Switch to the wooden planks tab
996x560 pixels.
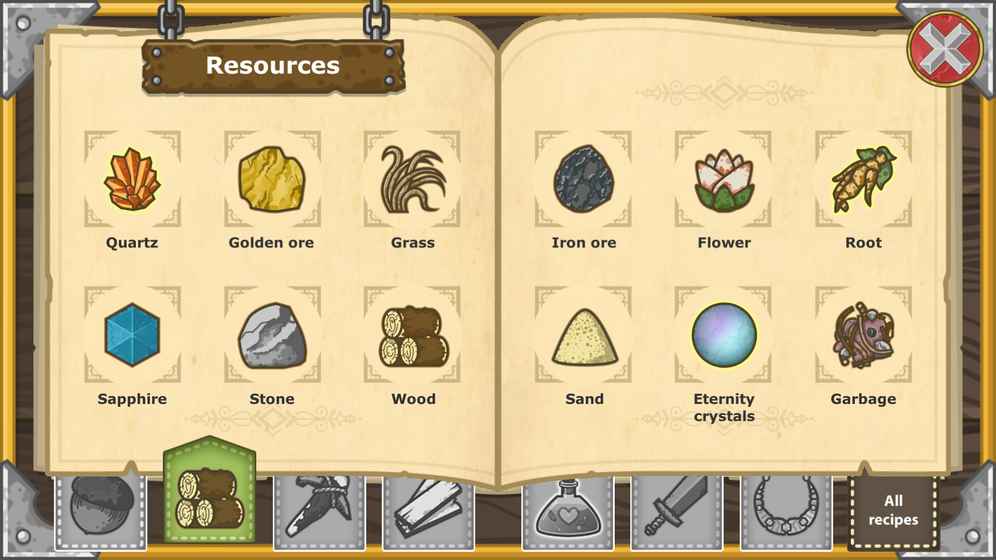pos(428,510)
